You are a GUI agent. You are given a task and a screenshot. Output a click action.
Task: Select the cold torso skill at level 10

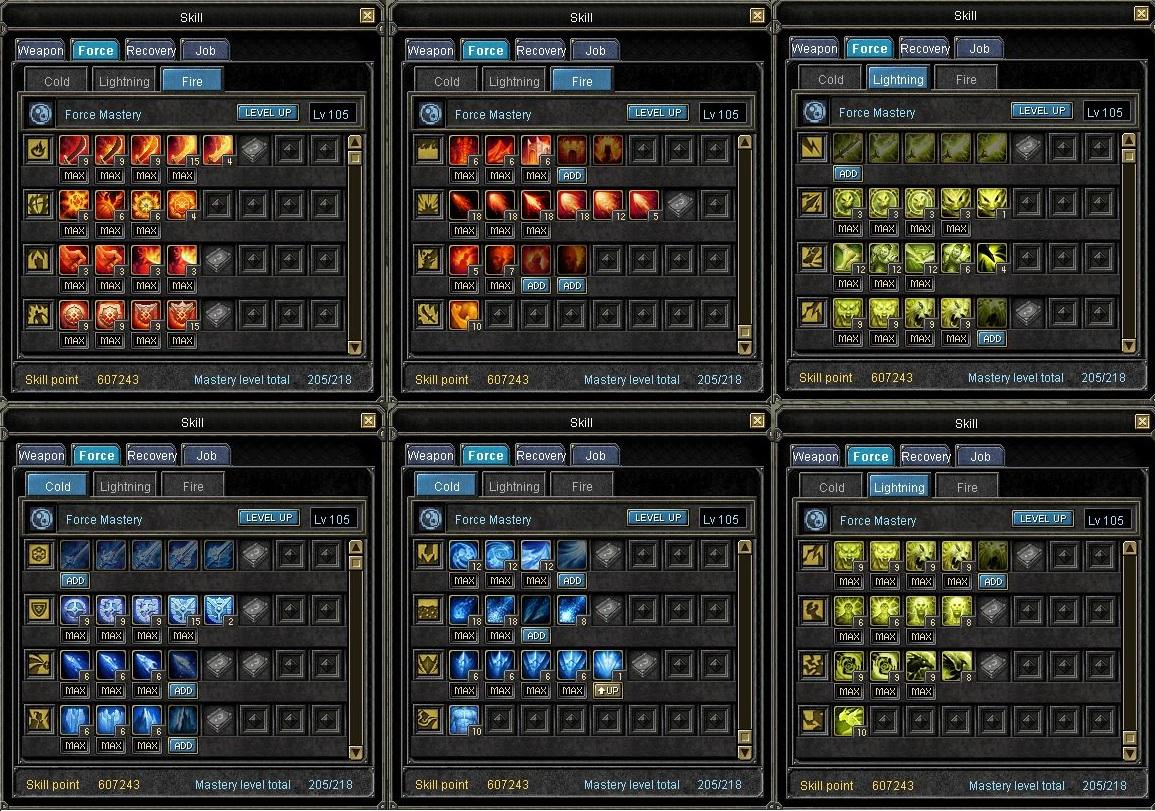coord(463,720)
